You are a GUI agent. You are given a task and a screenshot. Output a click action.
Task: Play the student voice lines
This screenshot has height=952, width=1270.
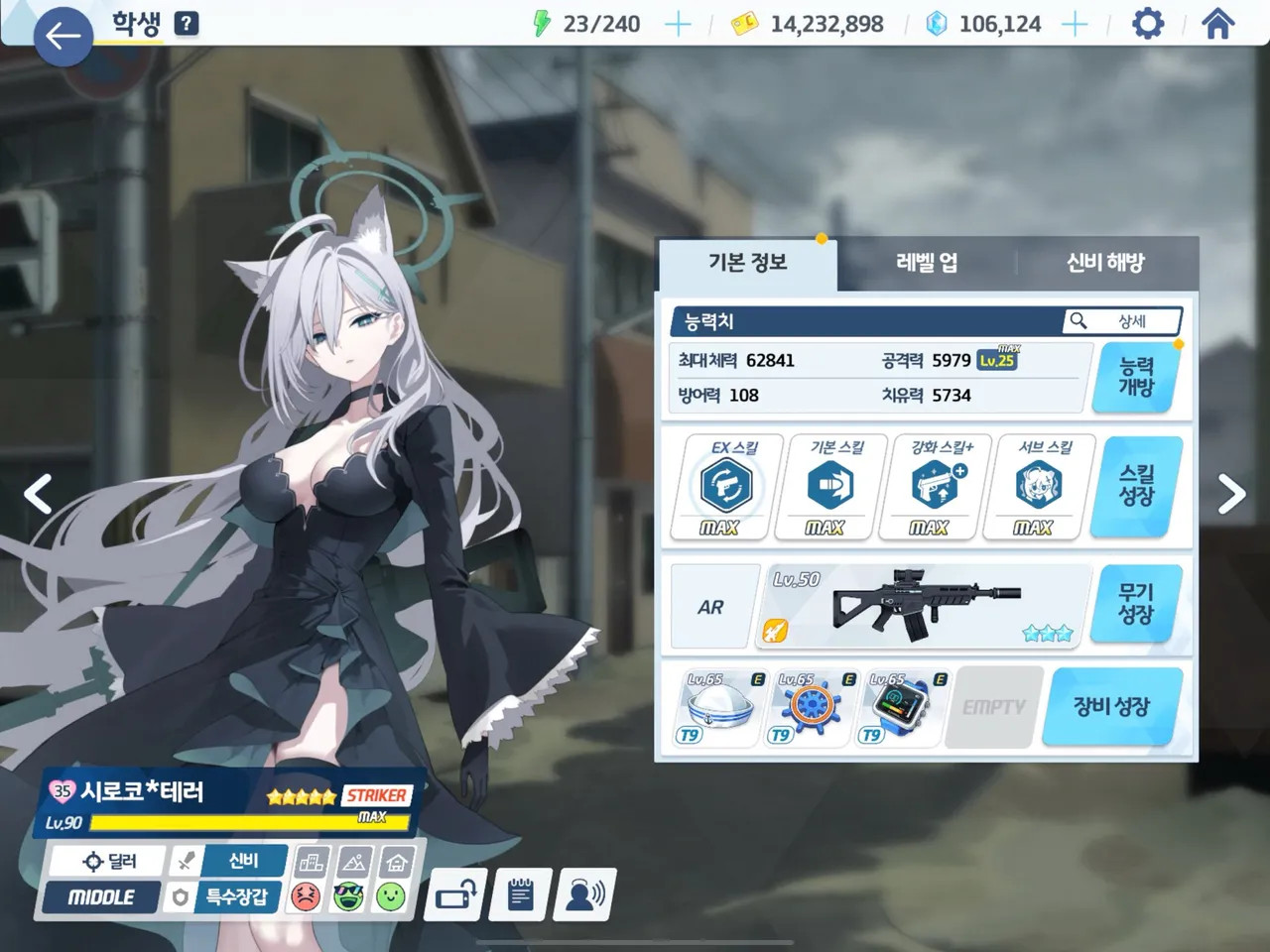(585, 895)
